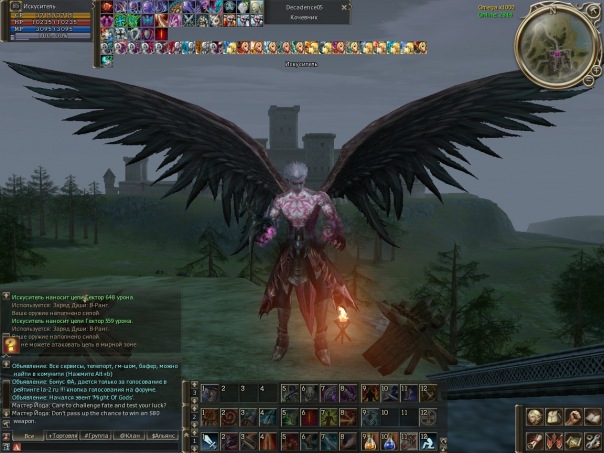Switch to the Альянс chat tab
Image resolution: width=604 pixels, height=453 pixels.
(x=162, y=436)
